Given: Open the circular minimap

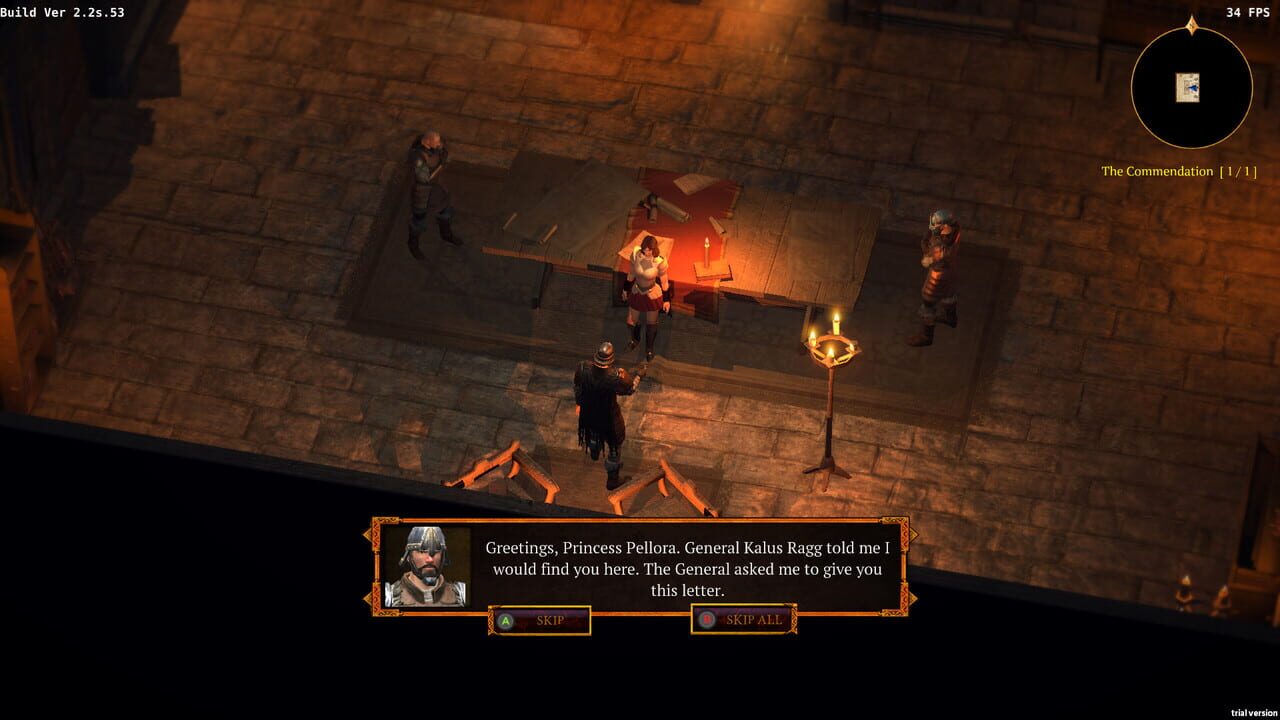Looking at the screenshot, I should pos(1190,88).
